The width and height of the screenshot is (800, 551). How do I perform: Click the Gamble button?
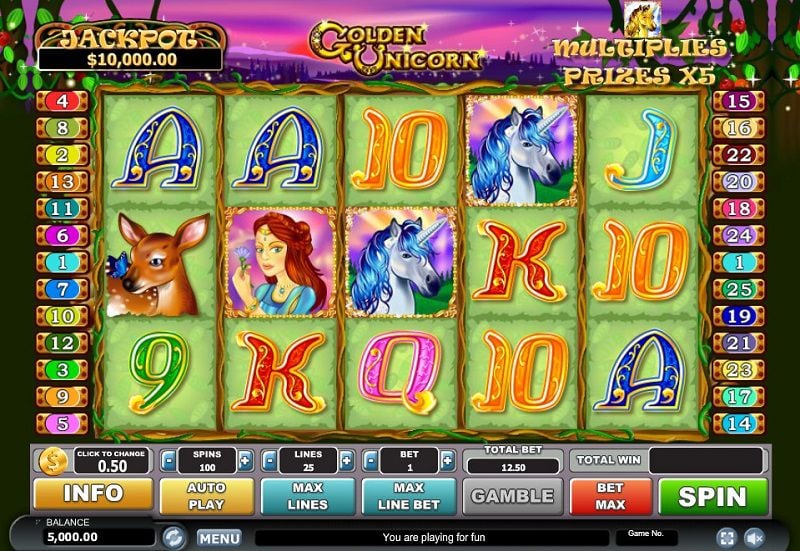[x=512, y=496]
